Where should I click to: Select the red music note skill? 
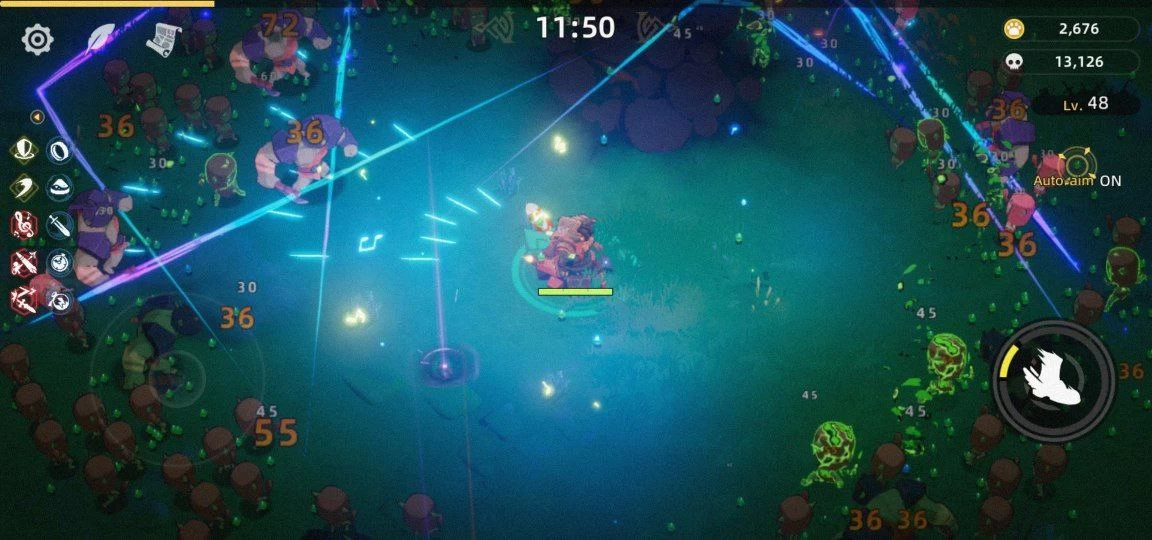(23, 225)
